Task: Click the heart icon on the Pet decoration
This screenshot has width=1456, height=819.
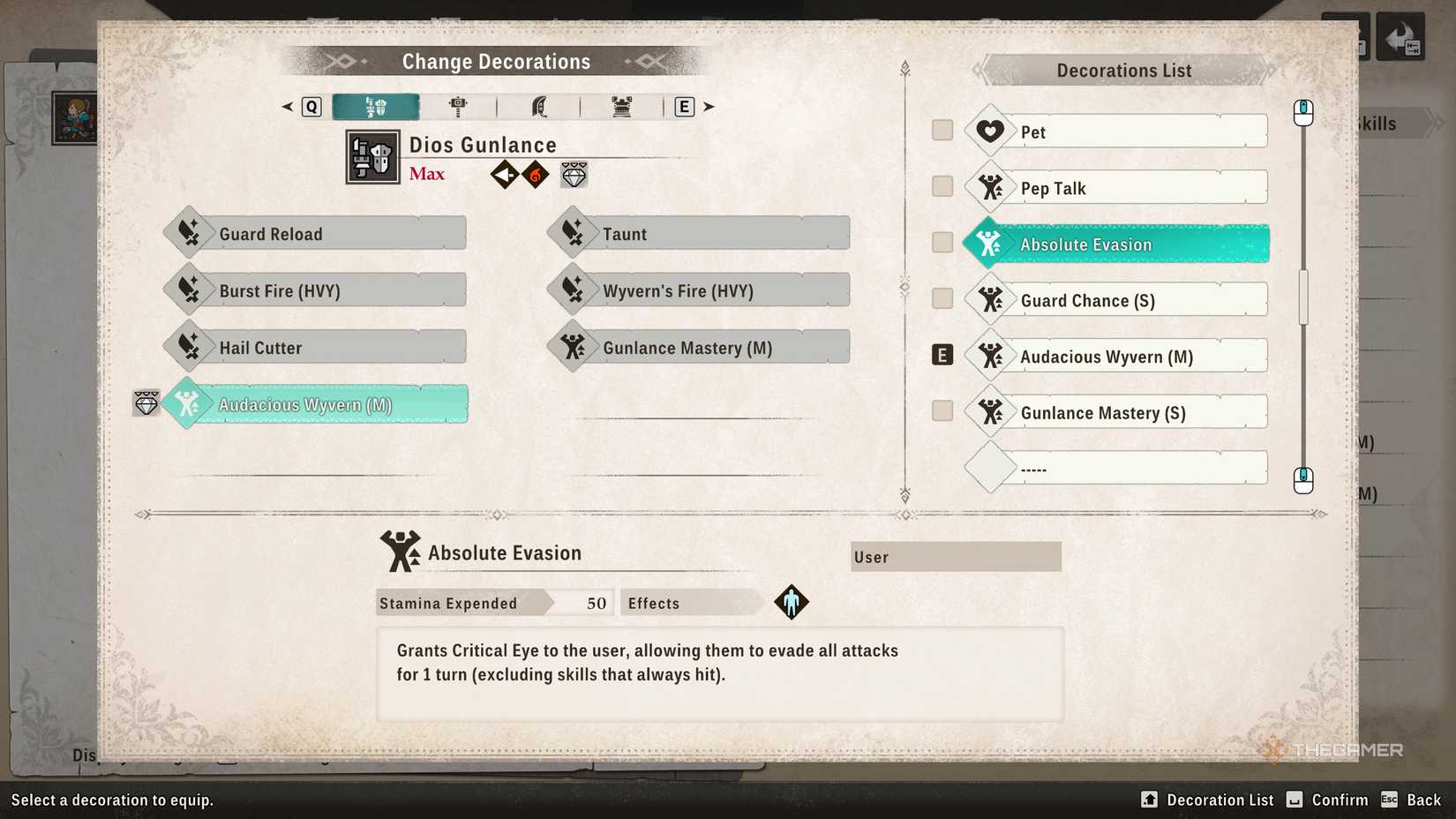Action: (989, 131)
